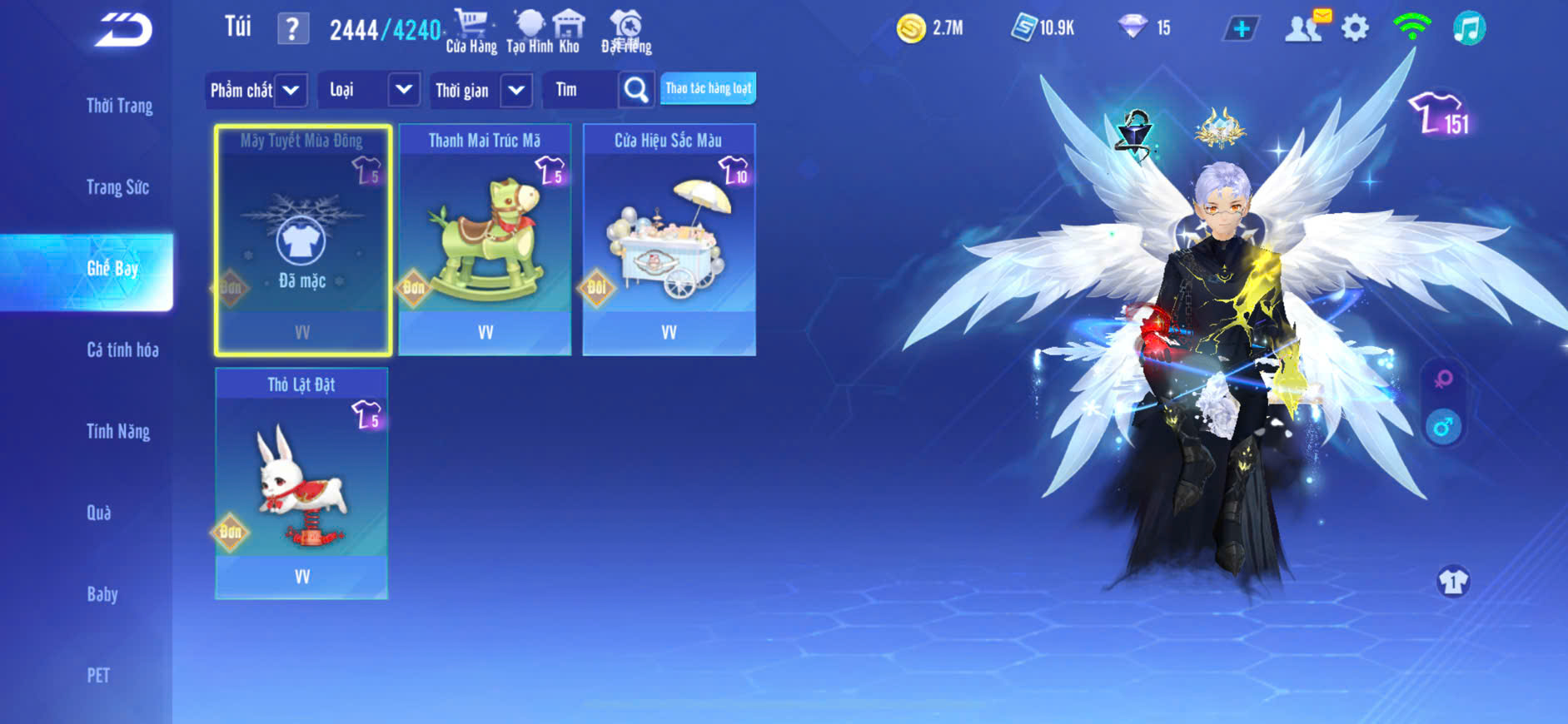Viewport: 1568px width, 724px height.
Task: Activate Thao tác hàng loạt button
Action: [x=708, y=88]
